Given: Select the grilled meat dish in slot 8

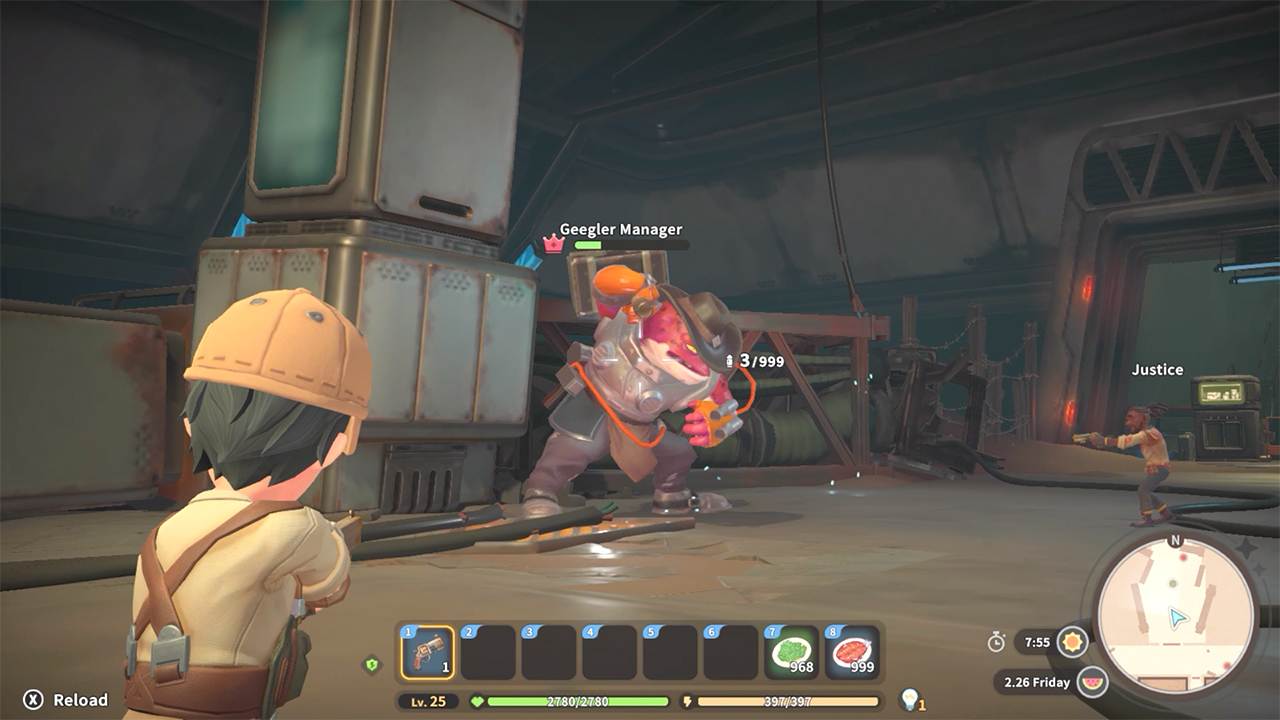Looking at the screenshot, I should tap(853, 650).
